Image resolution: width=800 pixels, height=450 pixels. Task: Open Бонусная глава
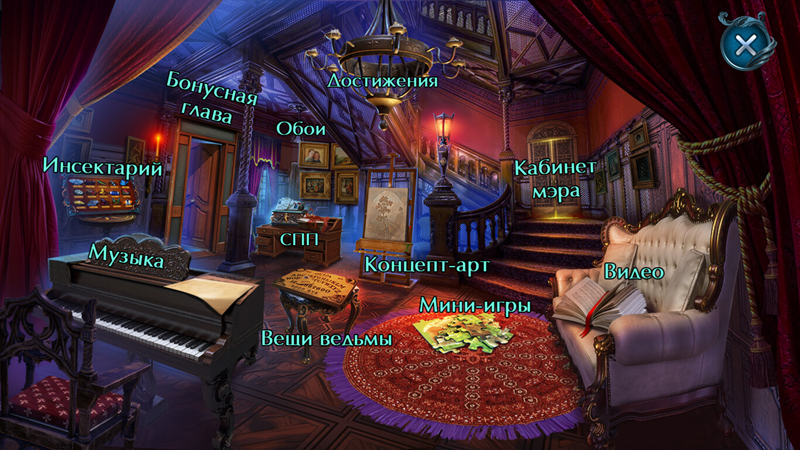[x=212, y=97]
